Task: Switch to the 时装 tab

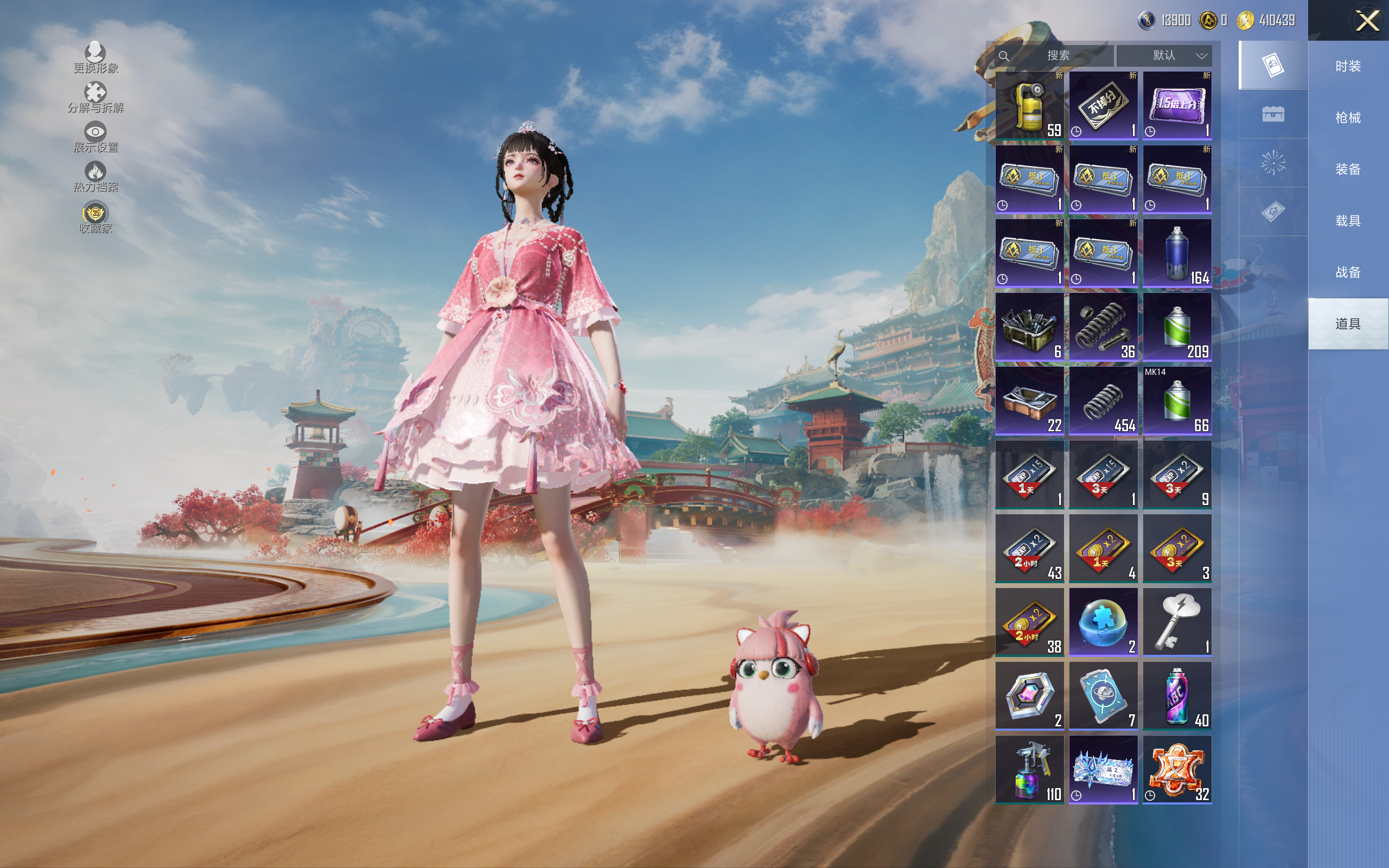Action: coord(1348,66)
